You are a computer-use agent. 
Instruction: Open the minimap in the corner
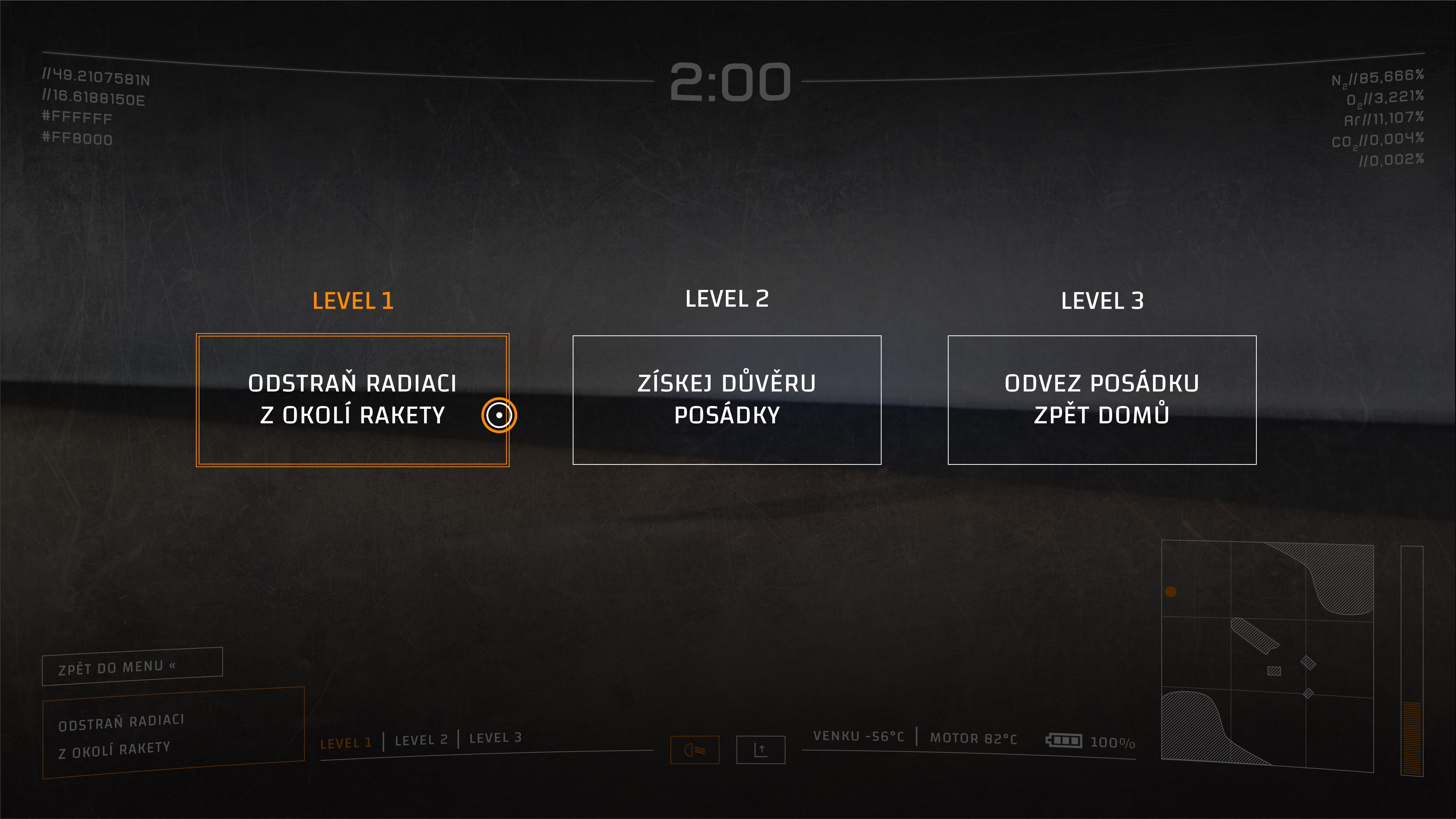[1267, 656]
